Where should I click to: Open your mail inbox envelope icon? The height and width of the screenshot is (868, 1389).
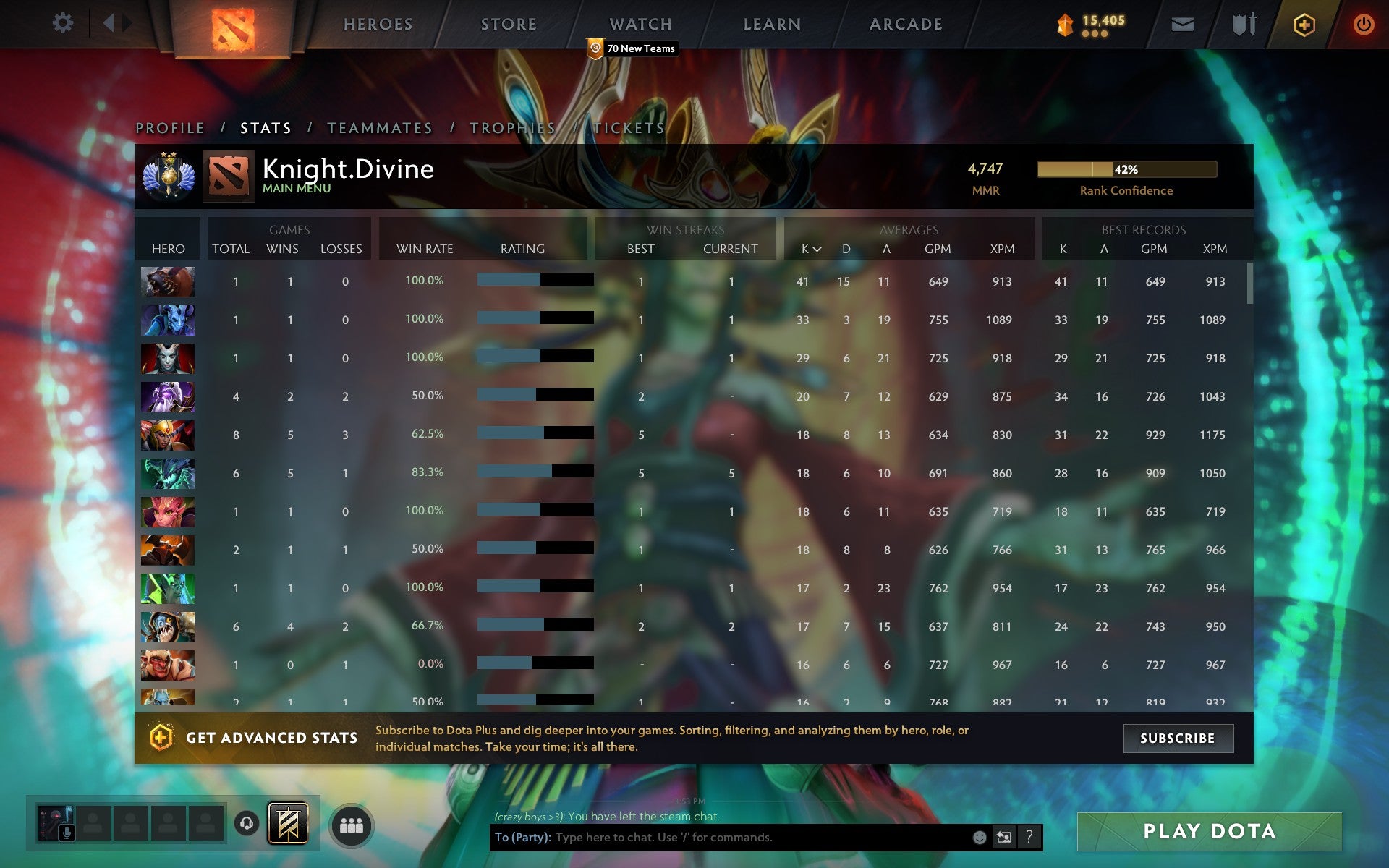coord(1183,23)
